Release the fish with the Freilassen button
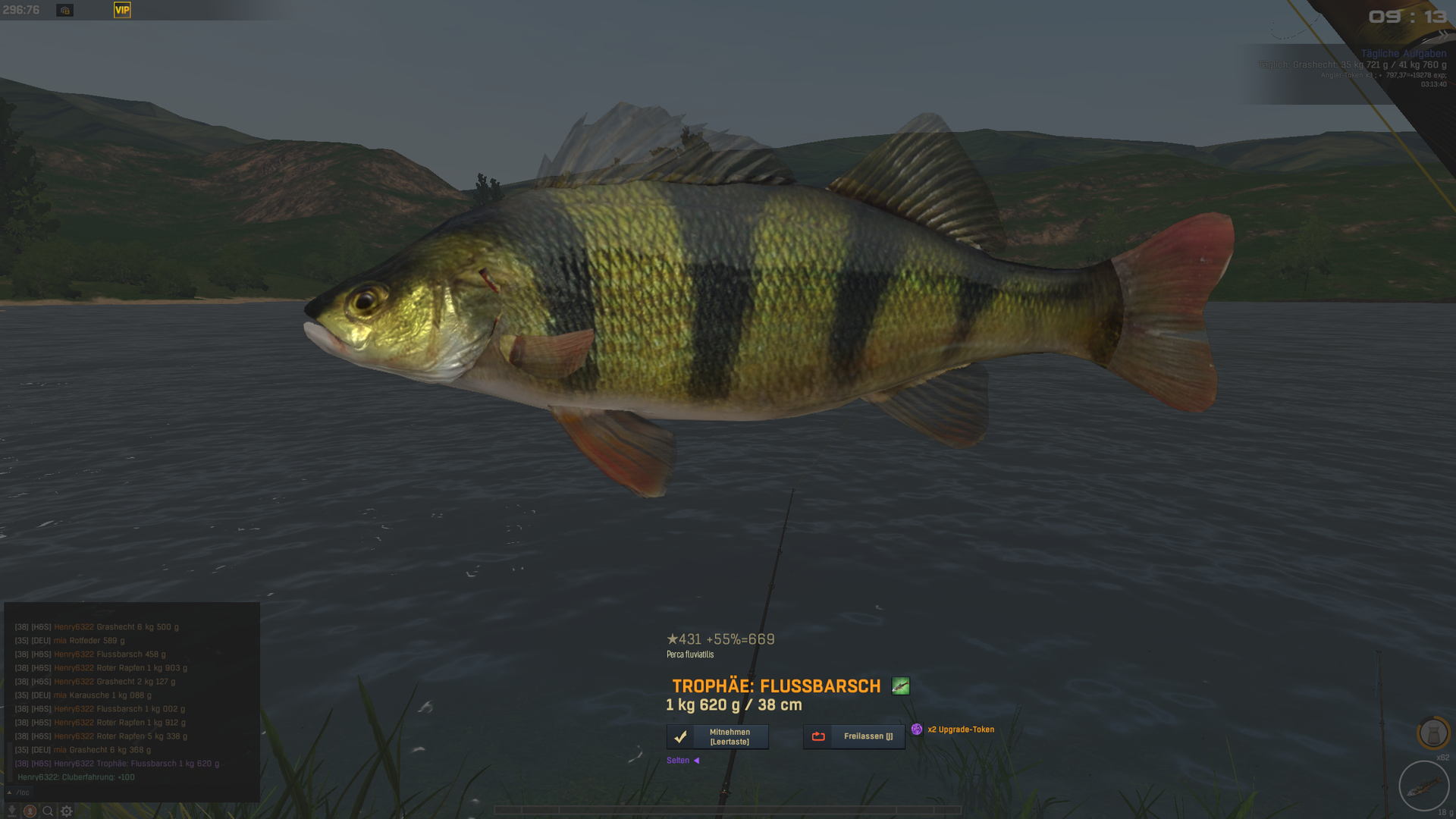The height and width of the screenshot is (819, 1456). 854,736
